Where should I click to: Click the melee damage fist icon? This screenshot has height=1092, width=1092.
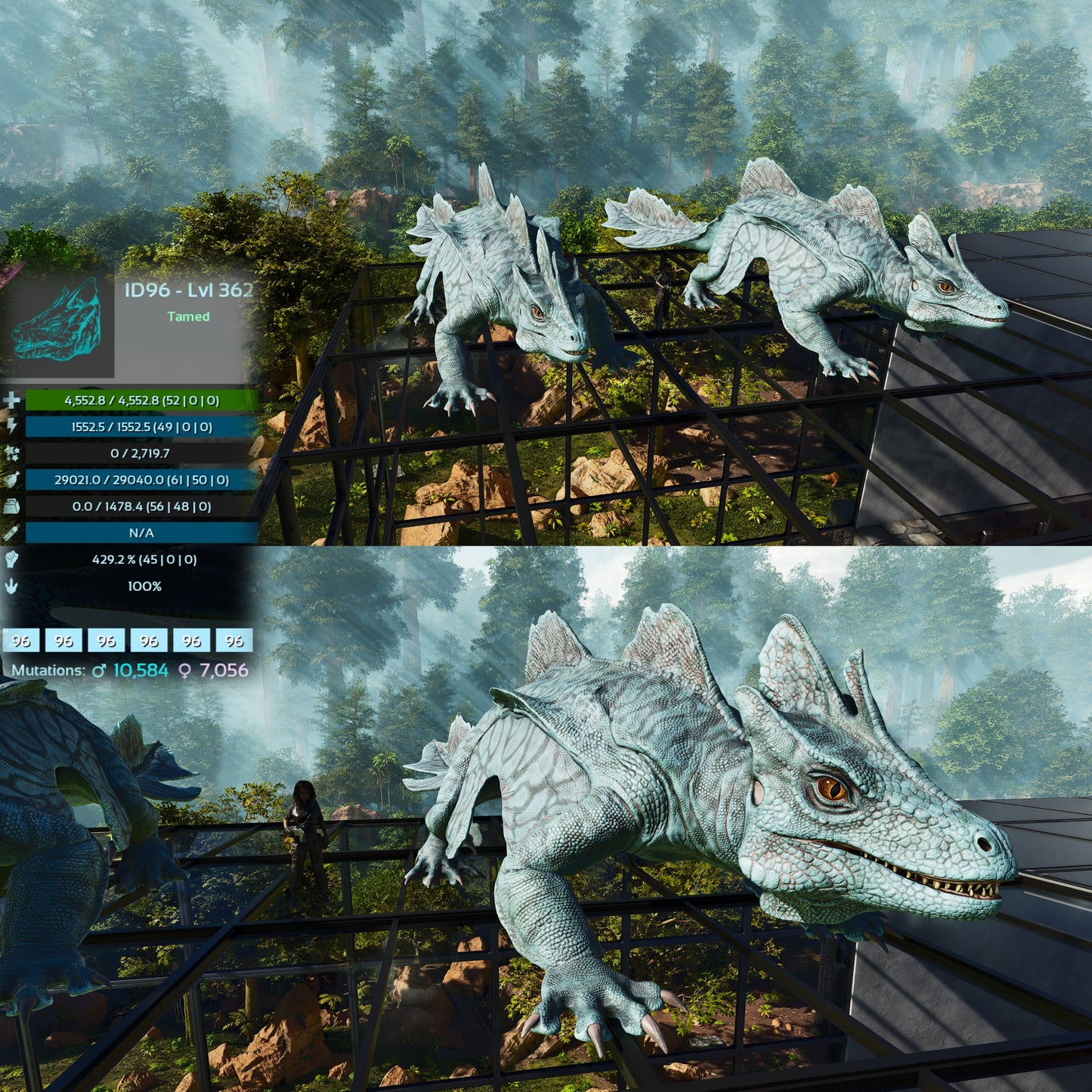pyautogui.click(x=11, y=559)
